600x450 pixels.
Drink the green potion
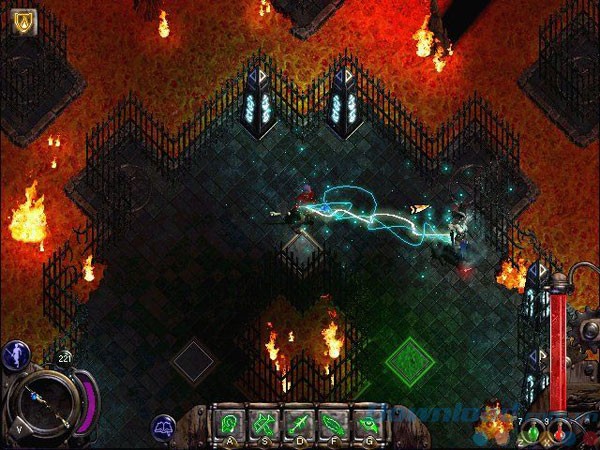click(x=533, y=432)
